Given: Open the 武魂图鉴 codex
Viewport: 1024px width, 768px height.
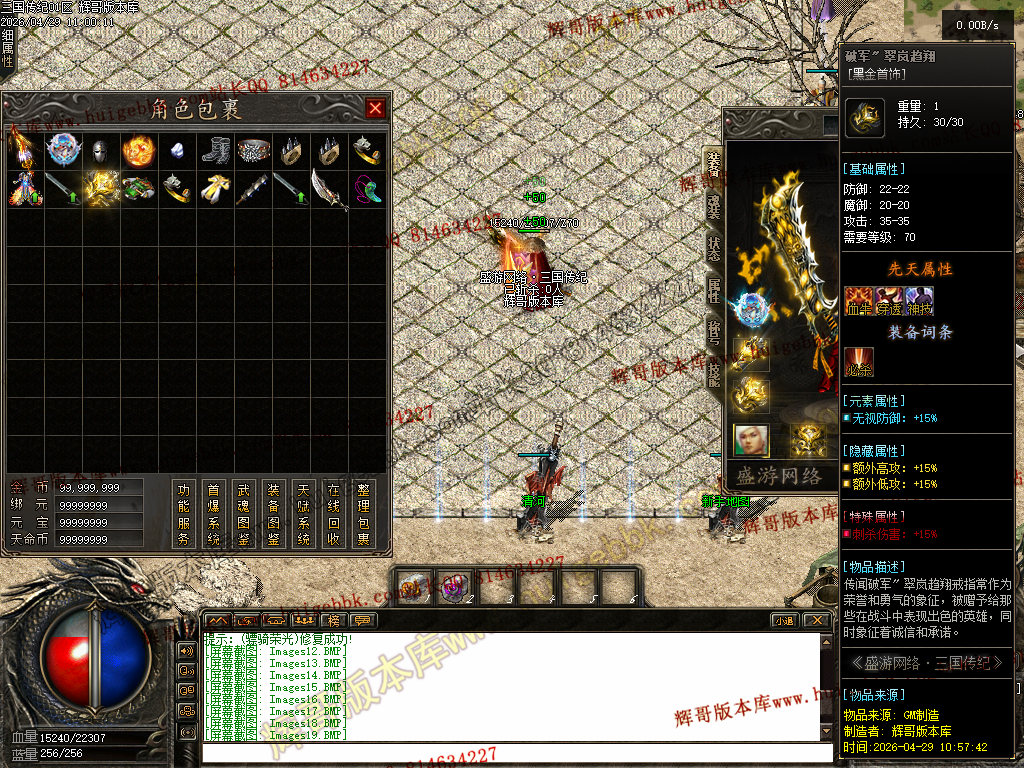Looking at the screenshot, I should [244, 515].
